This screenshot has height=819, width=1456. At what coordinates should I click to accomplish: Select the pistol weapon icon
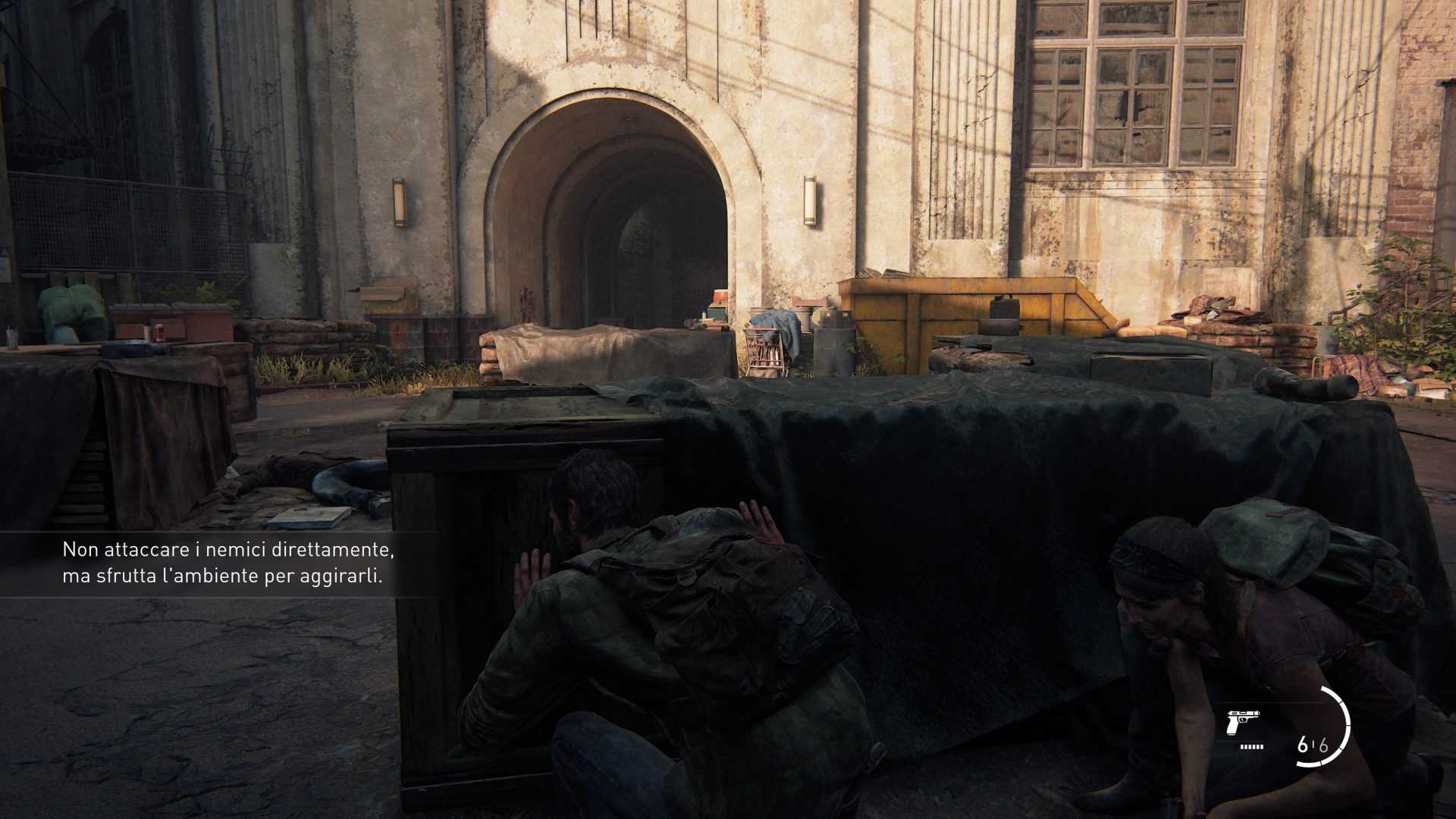click(1242, 721)
